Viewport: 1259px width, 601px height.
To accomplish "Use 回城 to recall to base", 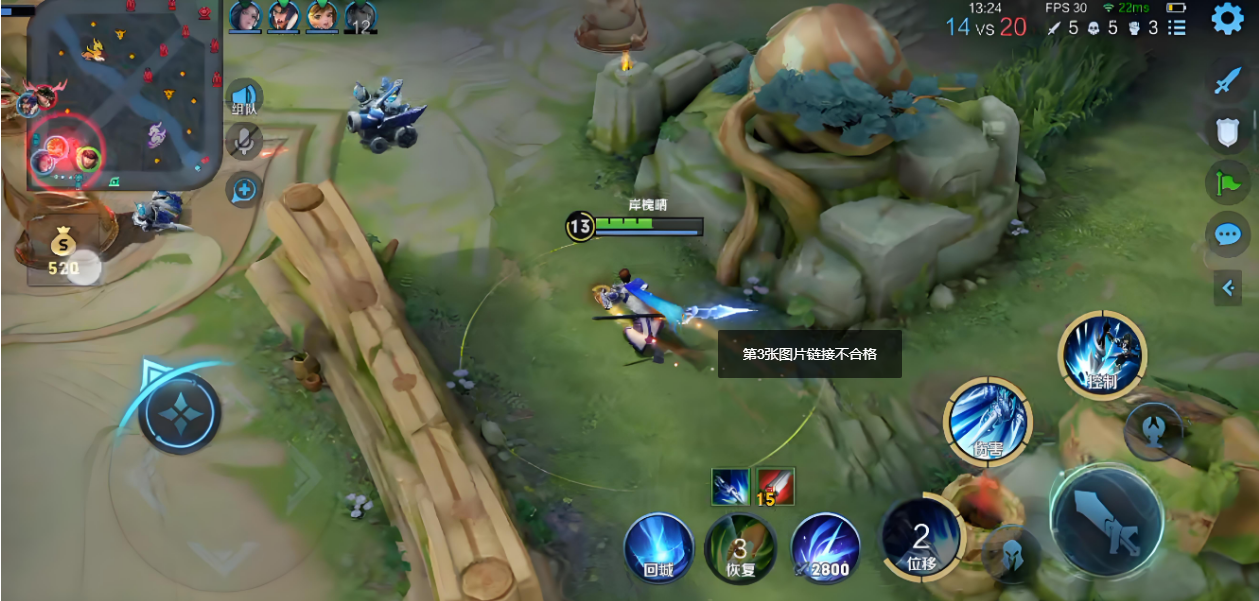I will click(658, 548).
